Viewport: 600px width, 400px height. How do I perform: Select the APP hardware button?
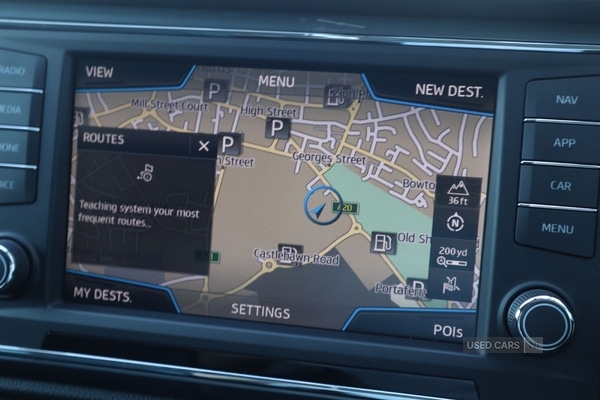pos(564,142)
